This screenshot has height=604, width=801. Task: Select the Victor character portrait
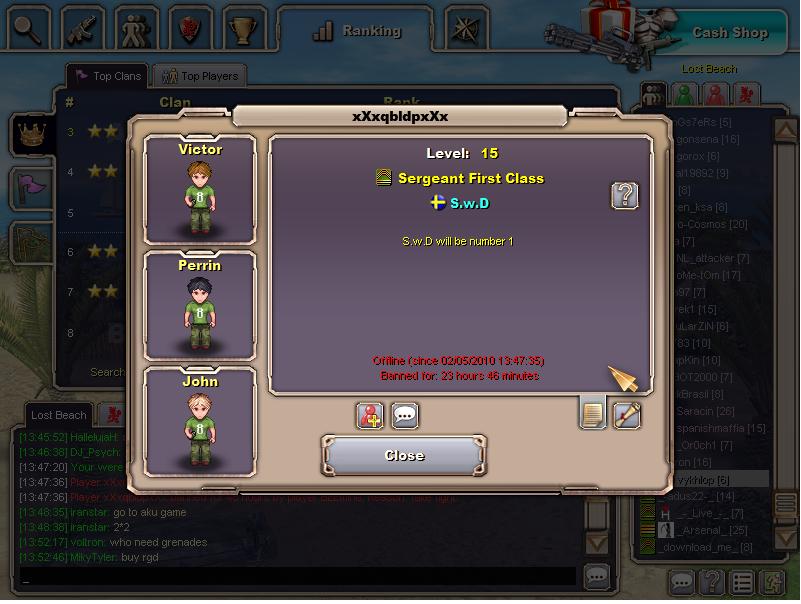tap(200, 190)
